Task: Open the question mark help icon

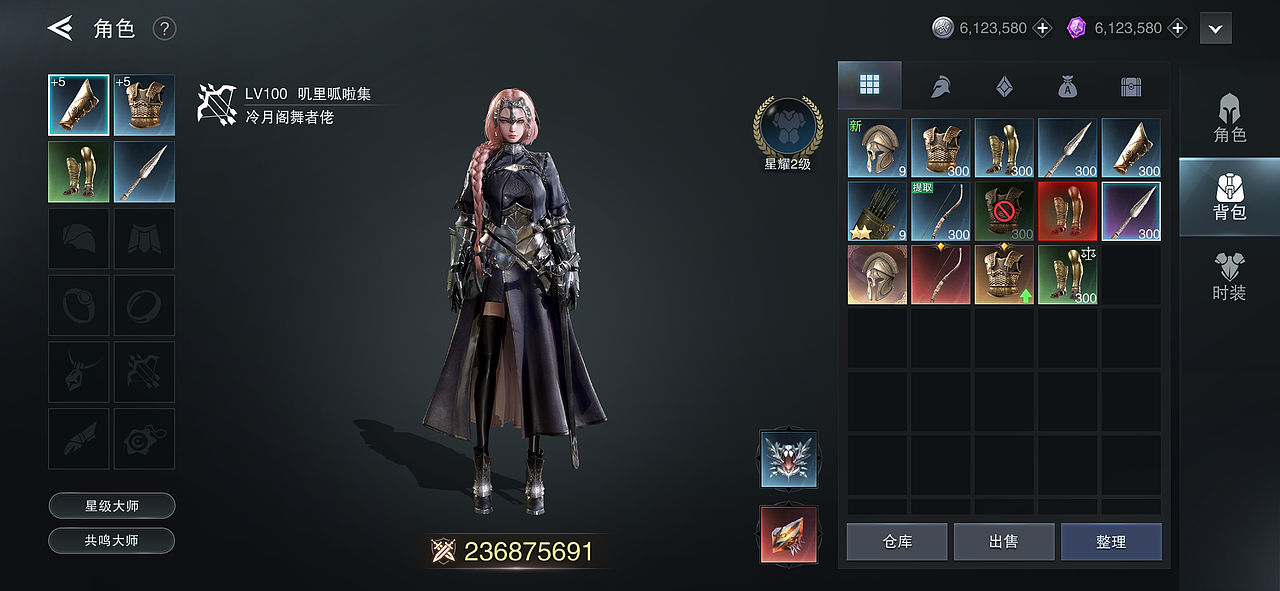Action: tap(165, 29)
